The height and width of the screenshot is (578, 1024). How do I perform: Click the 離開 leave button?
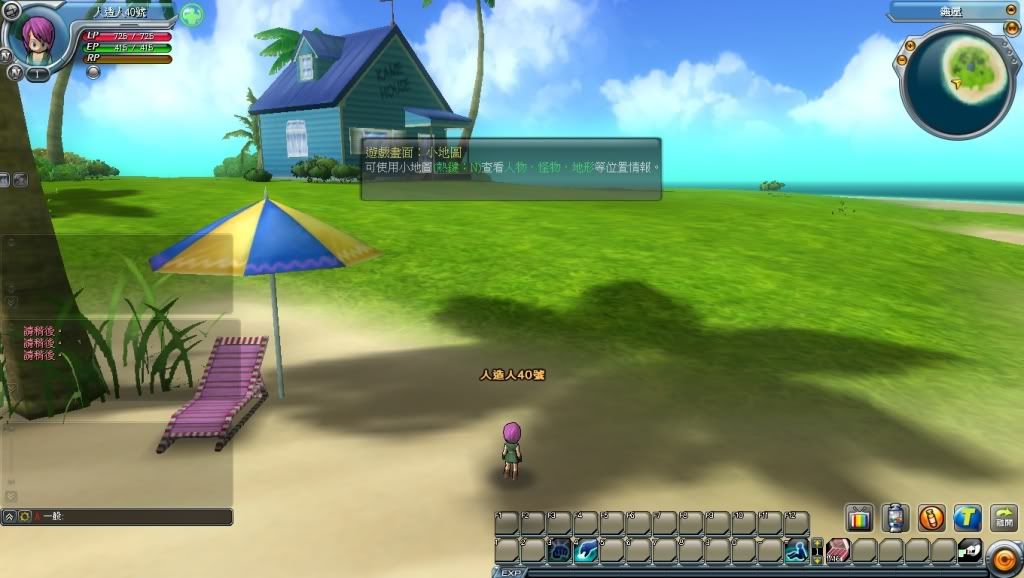1003,517
